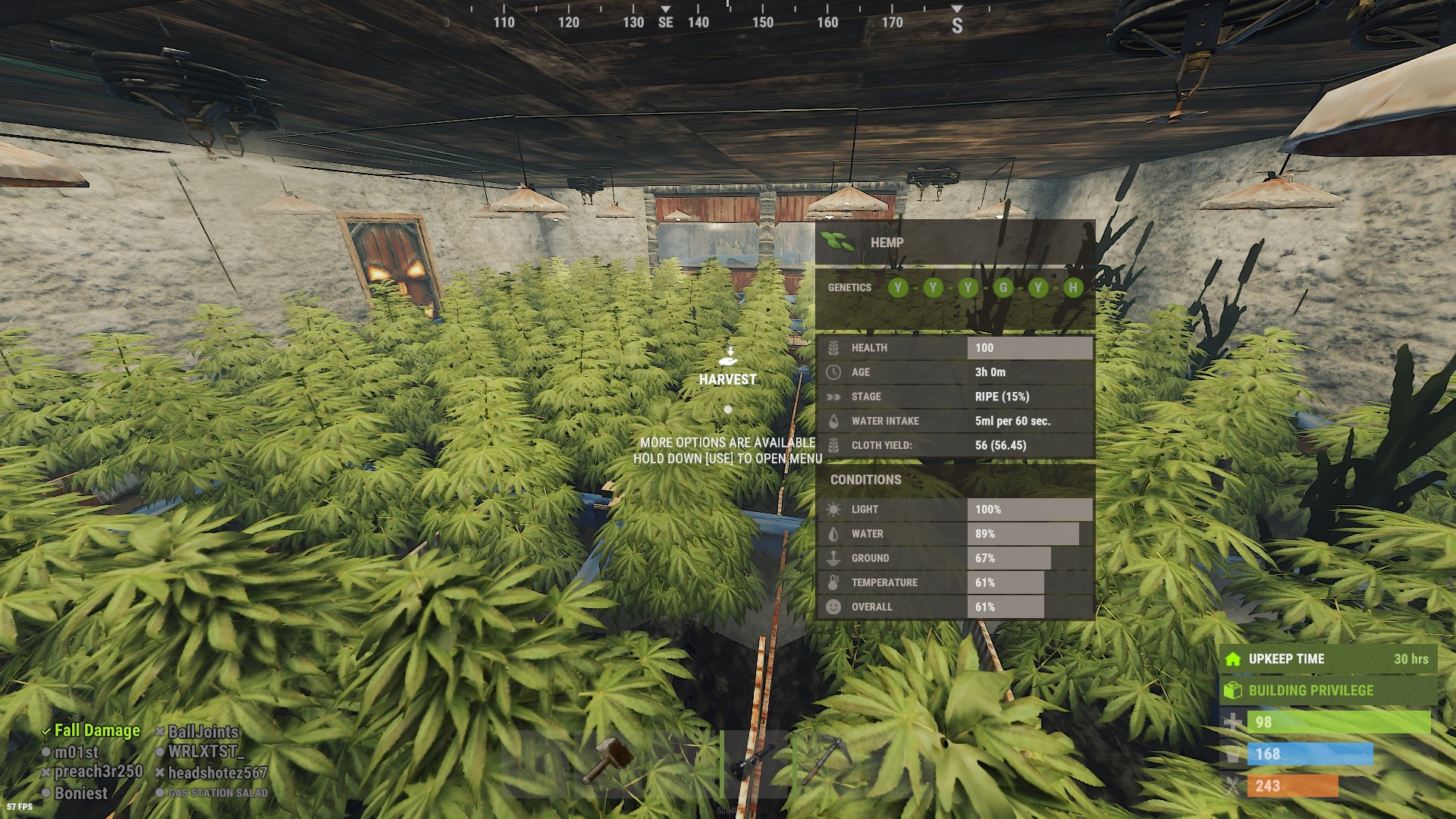Image resolution: width=1456 pixels, height=819 pixels.
Task: Select the Health wheat icon
Action: click(x=833, y=347)
